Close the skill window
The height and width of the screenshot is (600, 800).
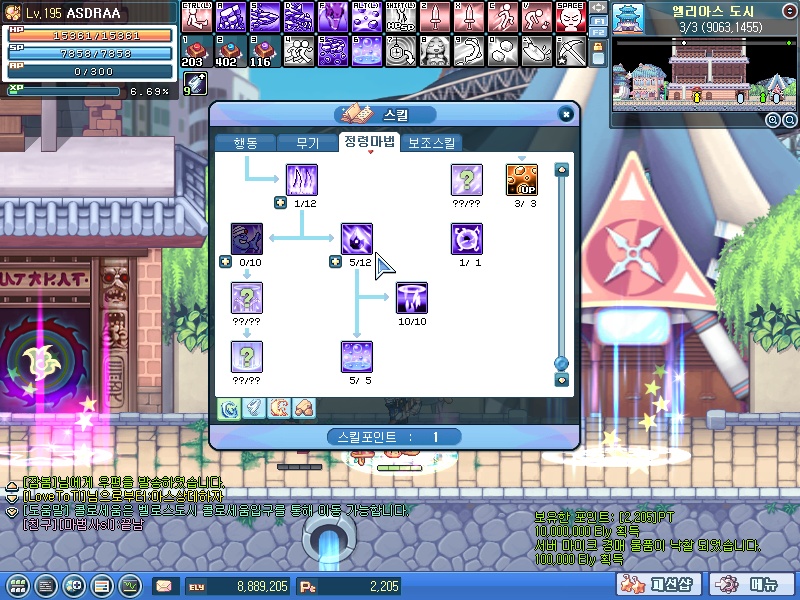566,114
